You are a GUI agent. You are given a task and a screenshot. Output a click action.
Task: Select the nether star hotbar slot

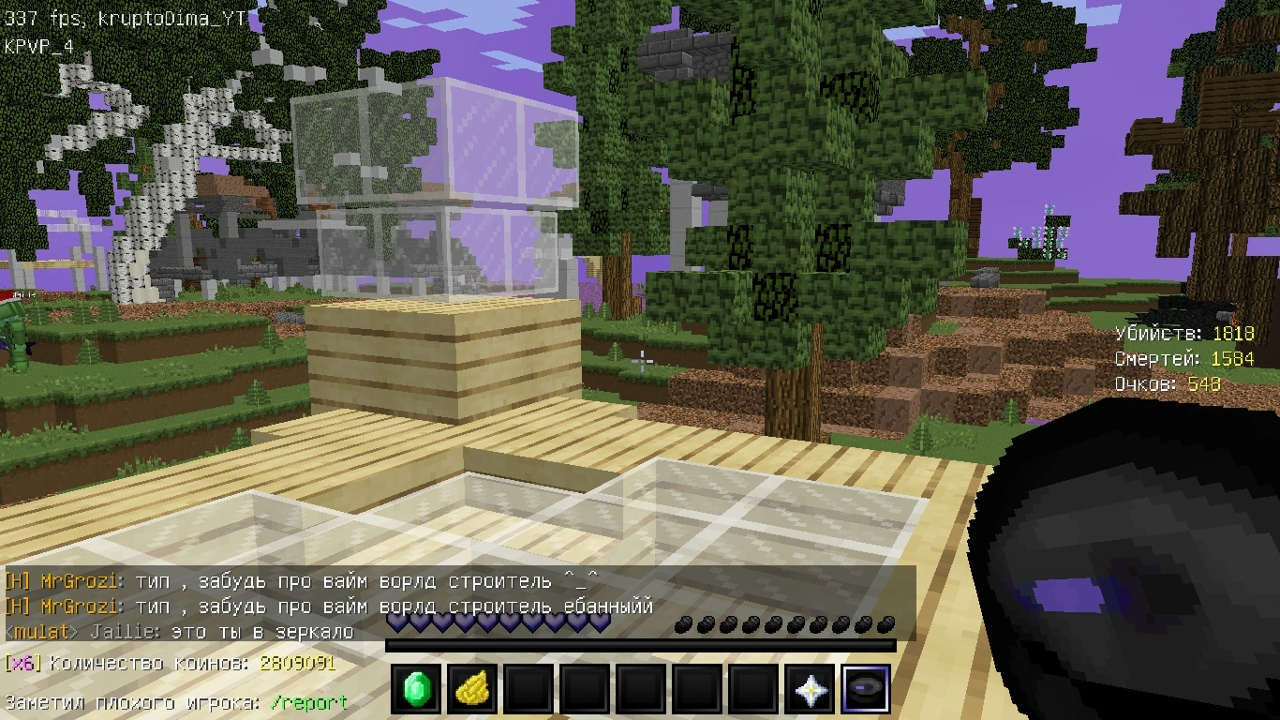[809, 690]
